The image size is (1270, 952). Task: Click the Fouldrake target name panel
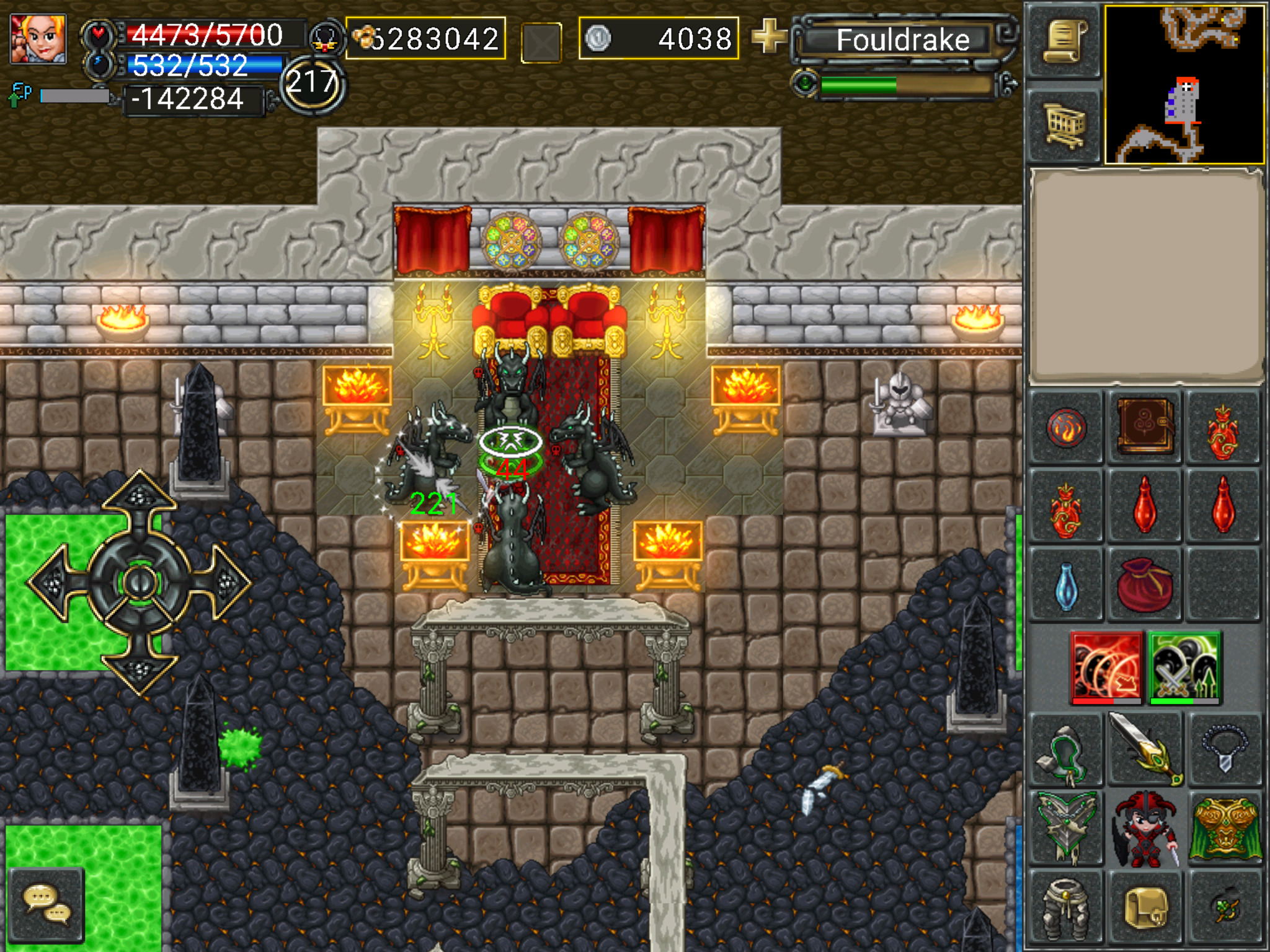pyautogui.click(x=902, y=40)
